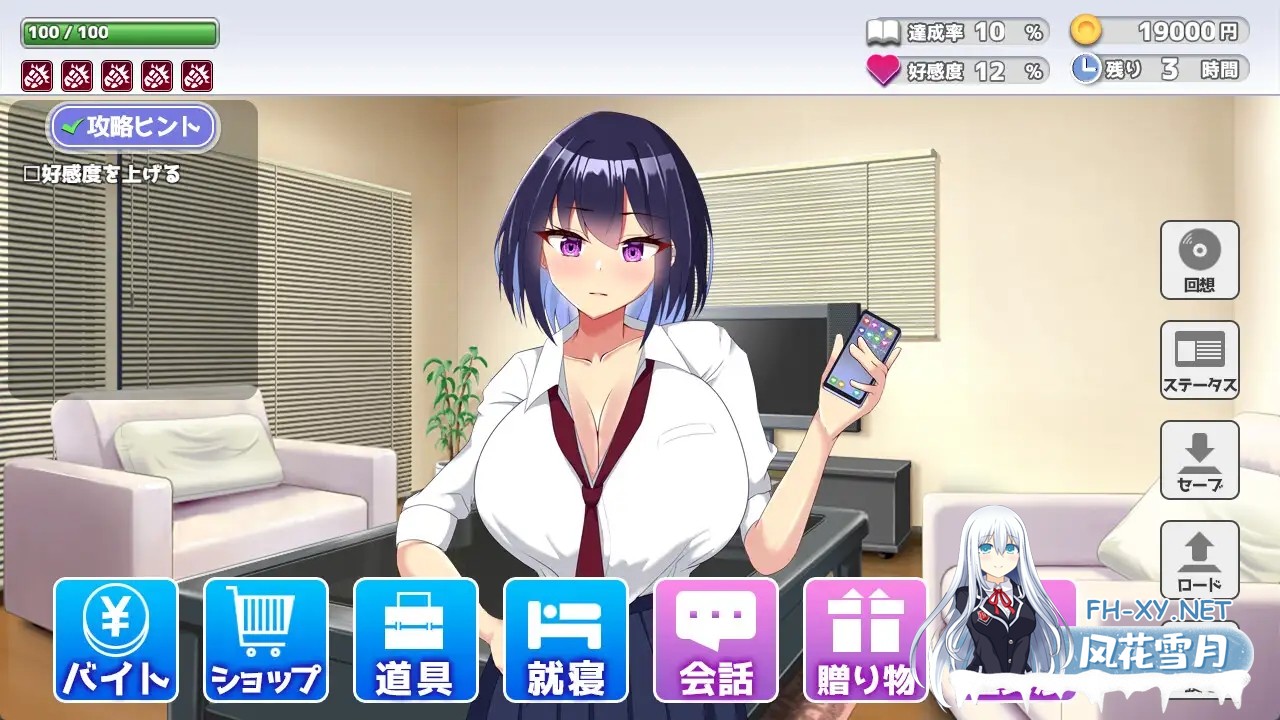1280x720 pixels.
Task: Click the セーブ save button
Action: (1199, 460)
